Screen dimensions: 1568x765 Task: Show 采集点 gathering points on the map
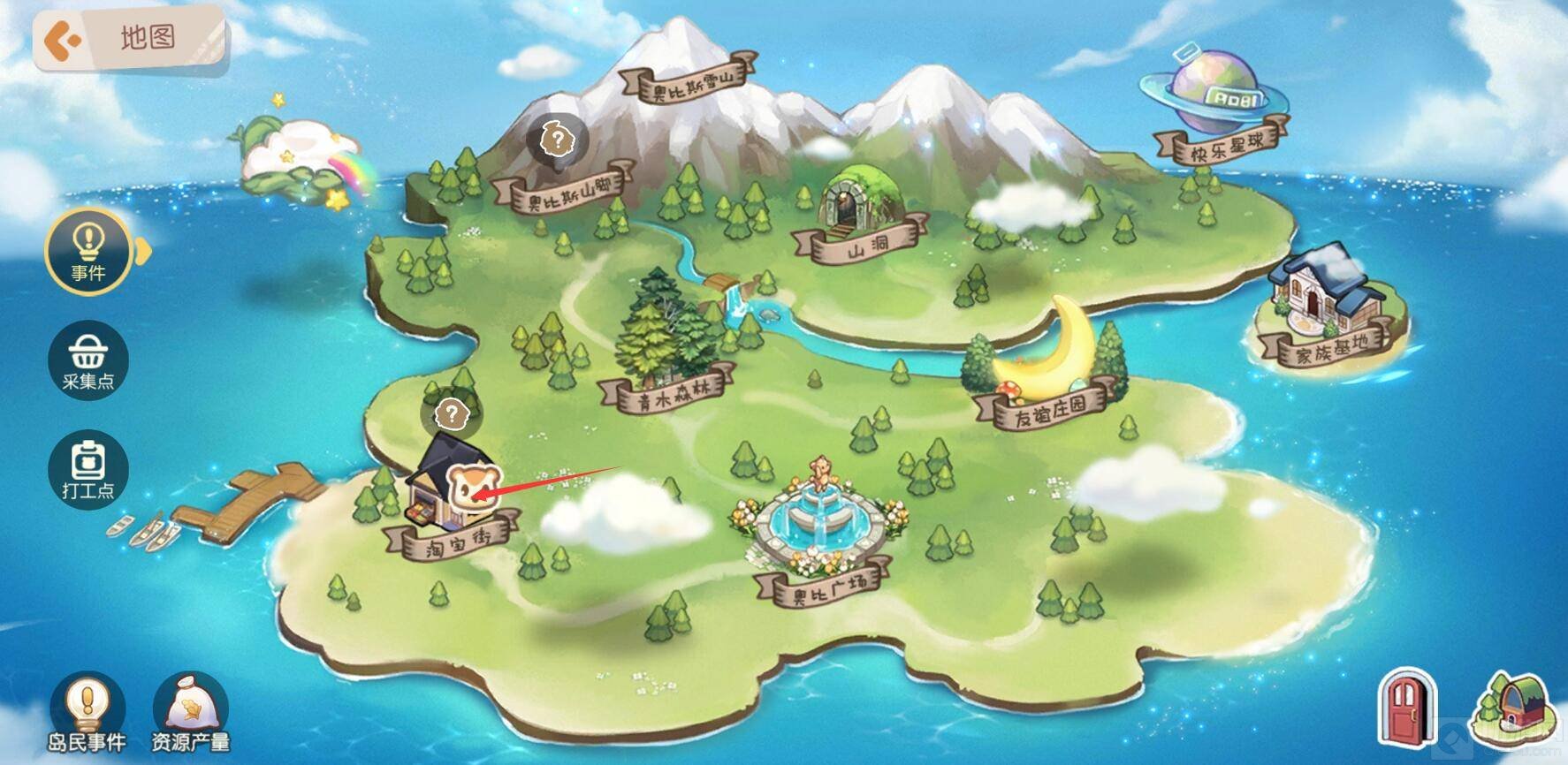(x=88, y=360)
